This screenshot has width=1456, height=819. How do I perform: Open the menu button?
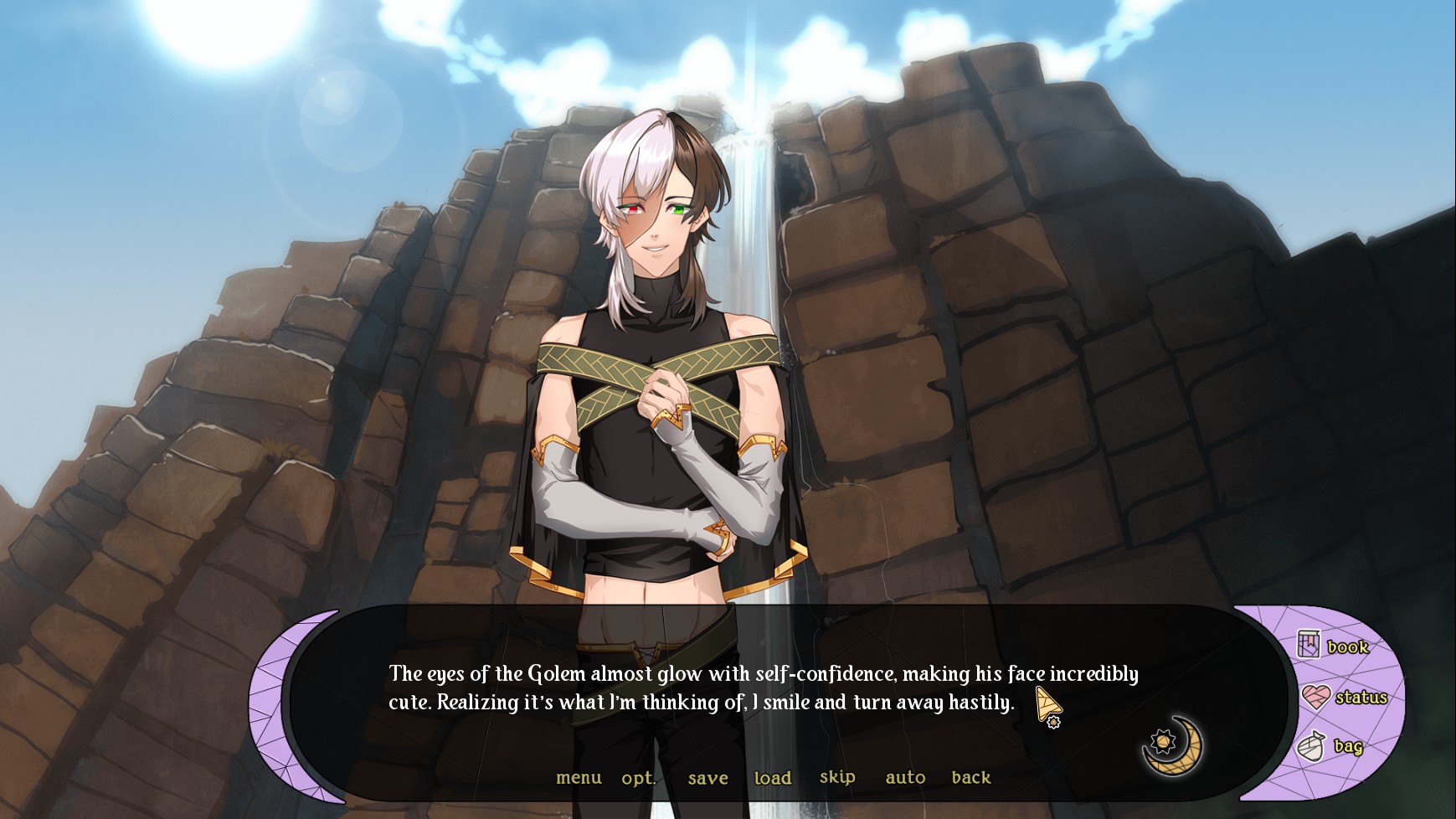(579, 778)
